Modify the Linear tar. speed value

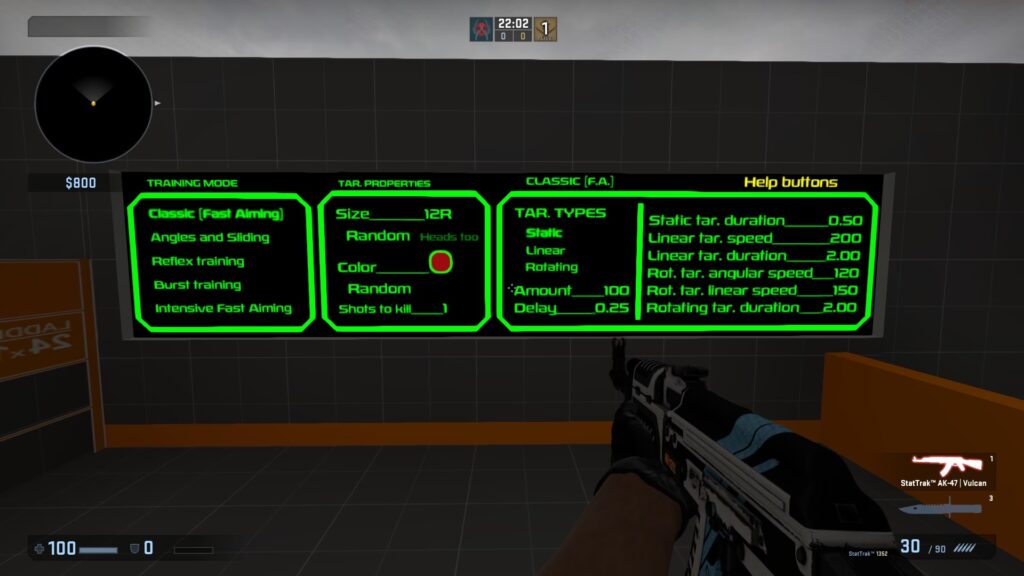755,238
